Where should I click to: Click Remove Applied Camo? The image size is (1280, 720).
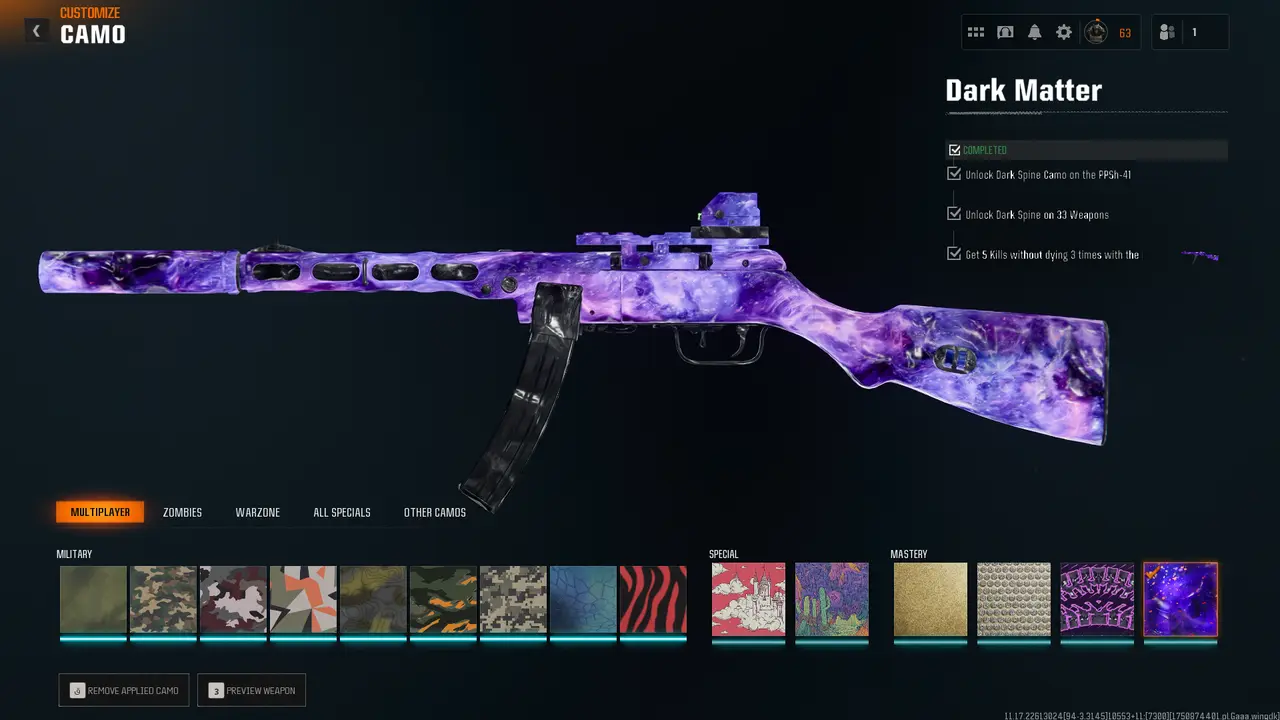click(124, 690)
